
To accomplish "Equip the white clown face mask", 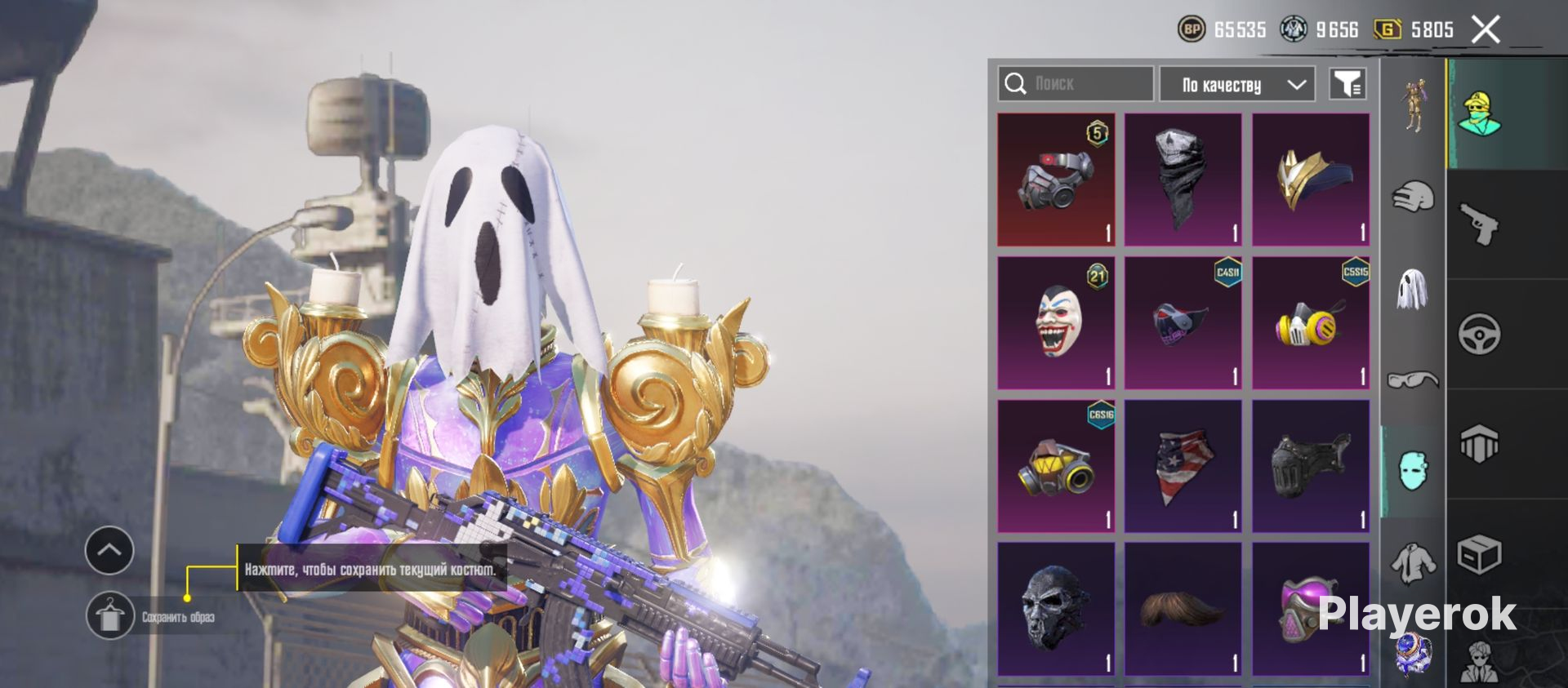I will [1056, 323].
